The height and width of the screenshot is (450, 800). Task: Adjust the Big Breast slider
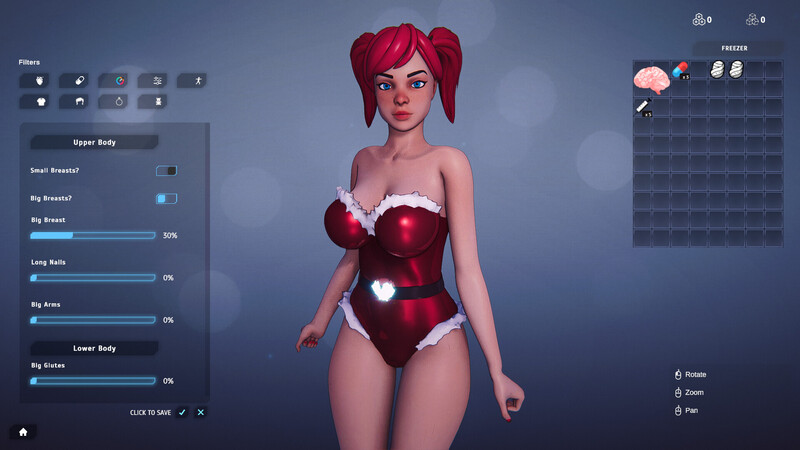point(93,236)
